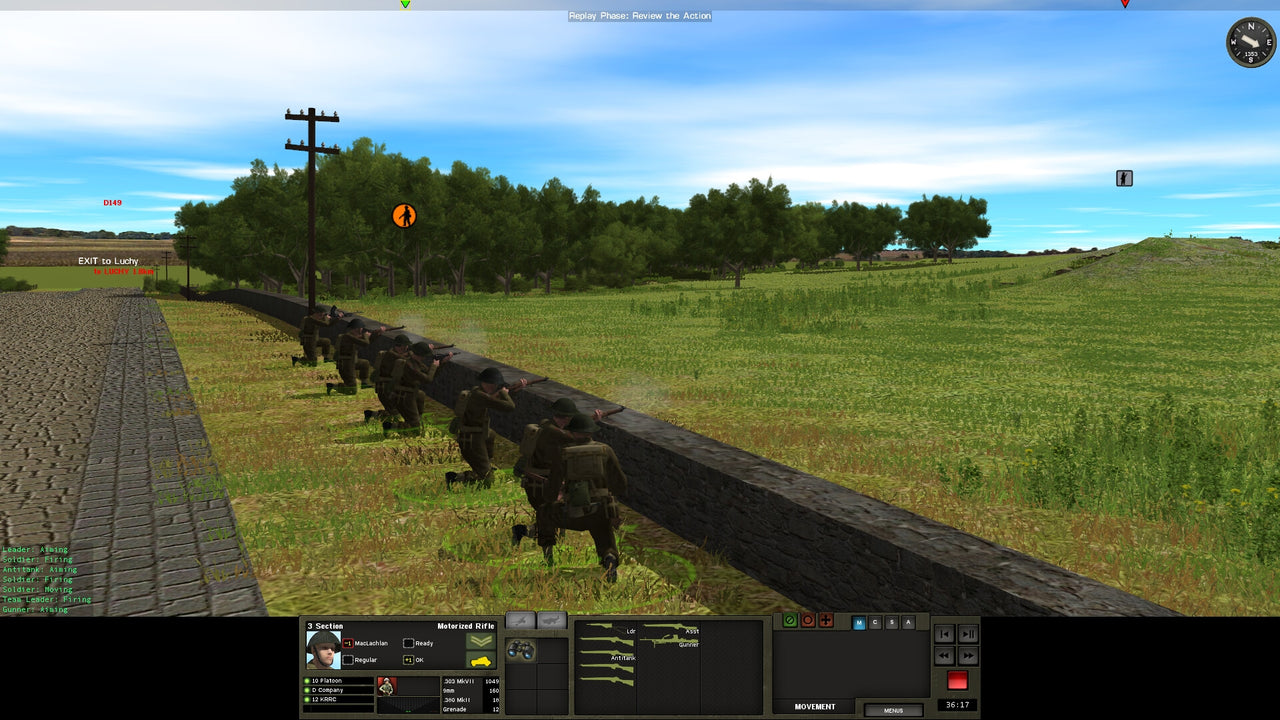Screen dimensions: 1280x720
Task: Open the MENUS panel
Action: [892, 710]
